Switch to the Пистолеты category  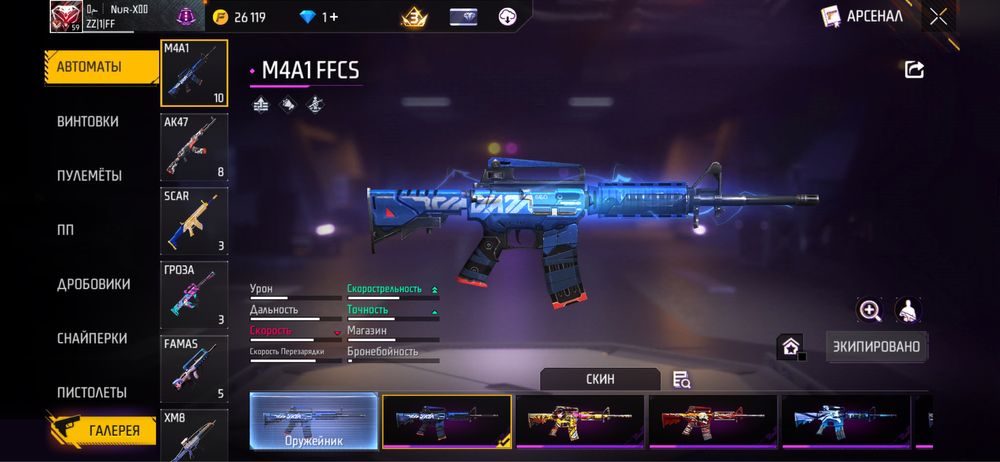pyautogui.click(x=92, y=392)
